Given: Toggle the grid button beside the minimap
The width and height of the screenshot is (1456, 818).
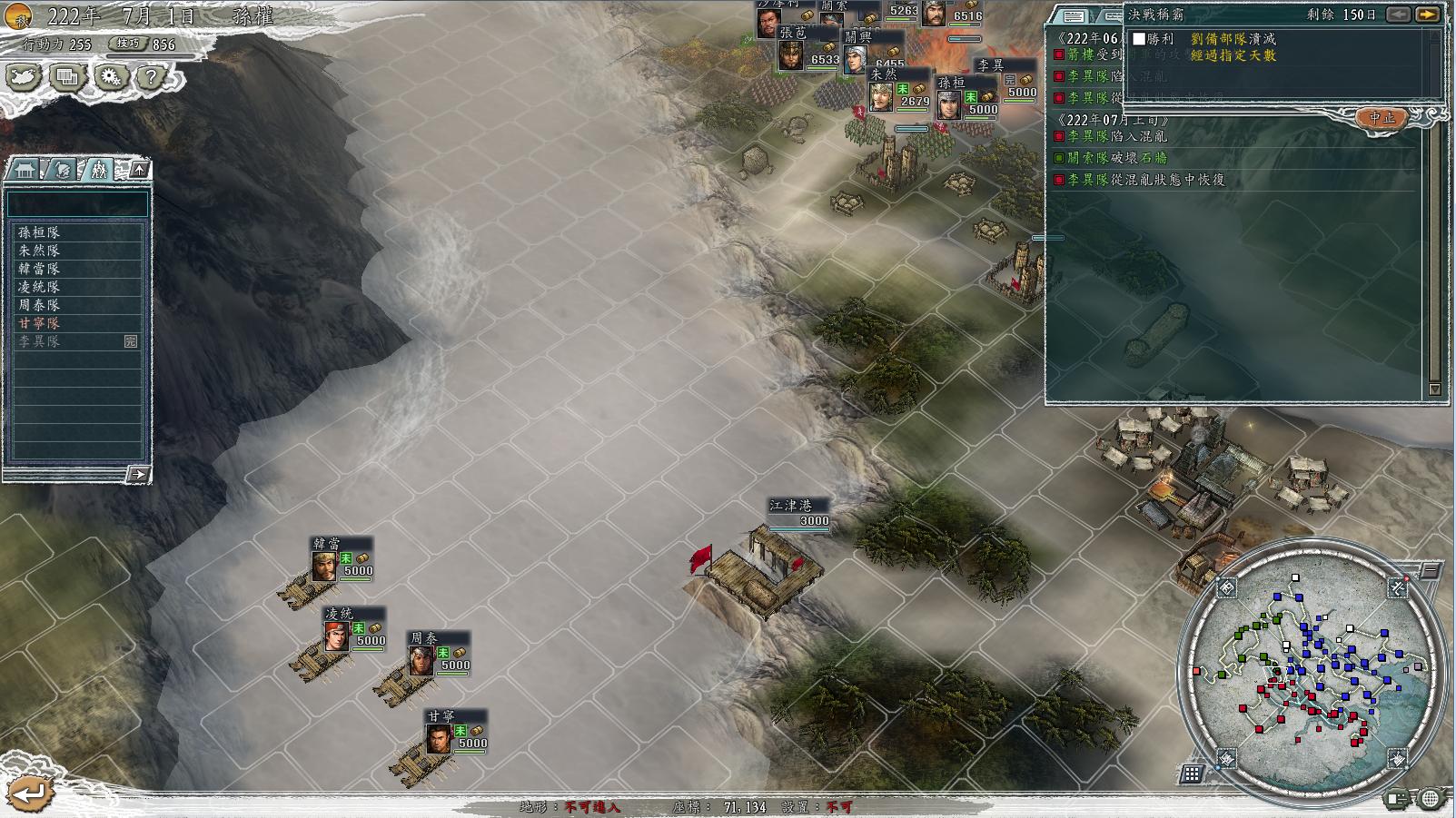Looking at the screenshot, I should tap(1191, 774).
